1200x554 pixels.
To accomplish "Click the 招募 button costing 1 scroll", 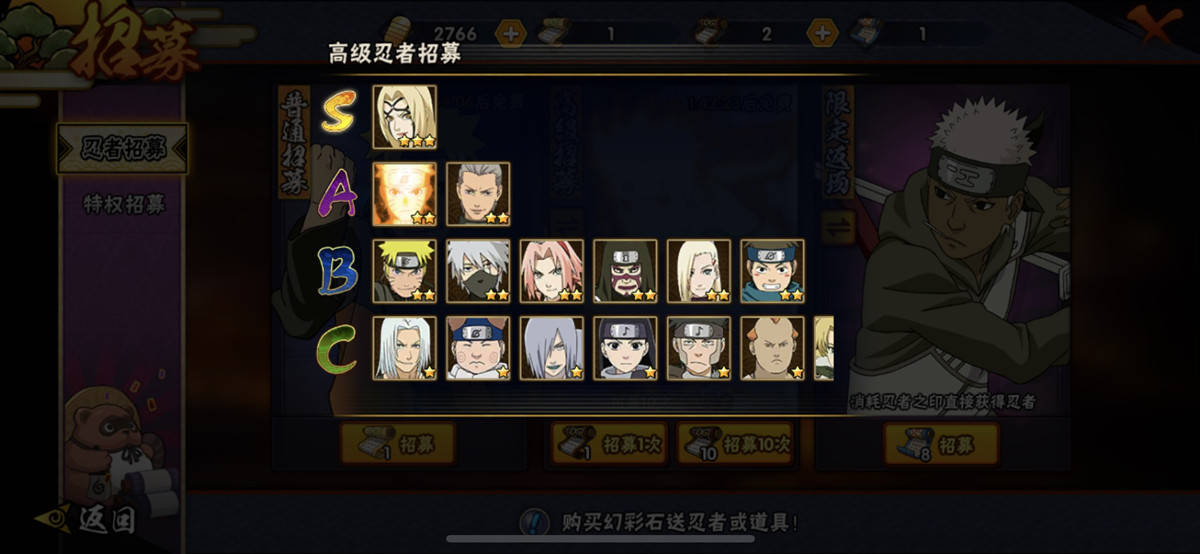I will coord(397,443).
